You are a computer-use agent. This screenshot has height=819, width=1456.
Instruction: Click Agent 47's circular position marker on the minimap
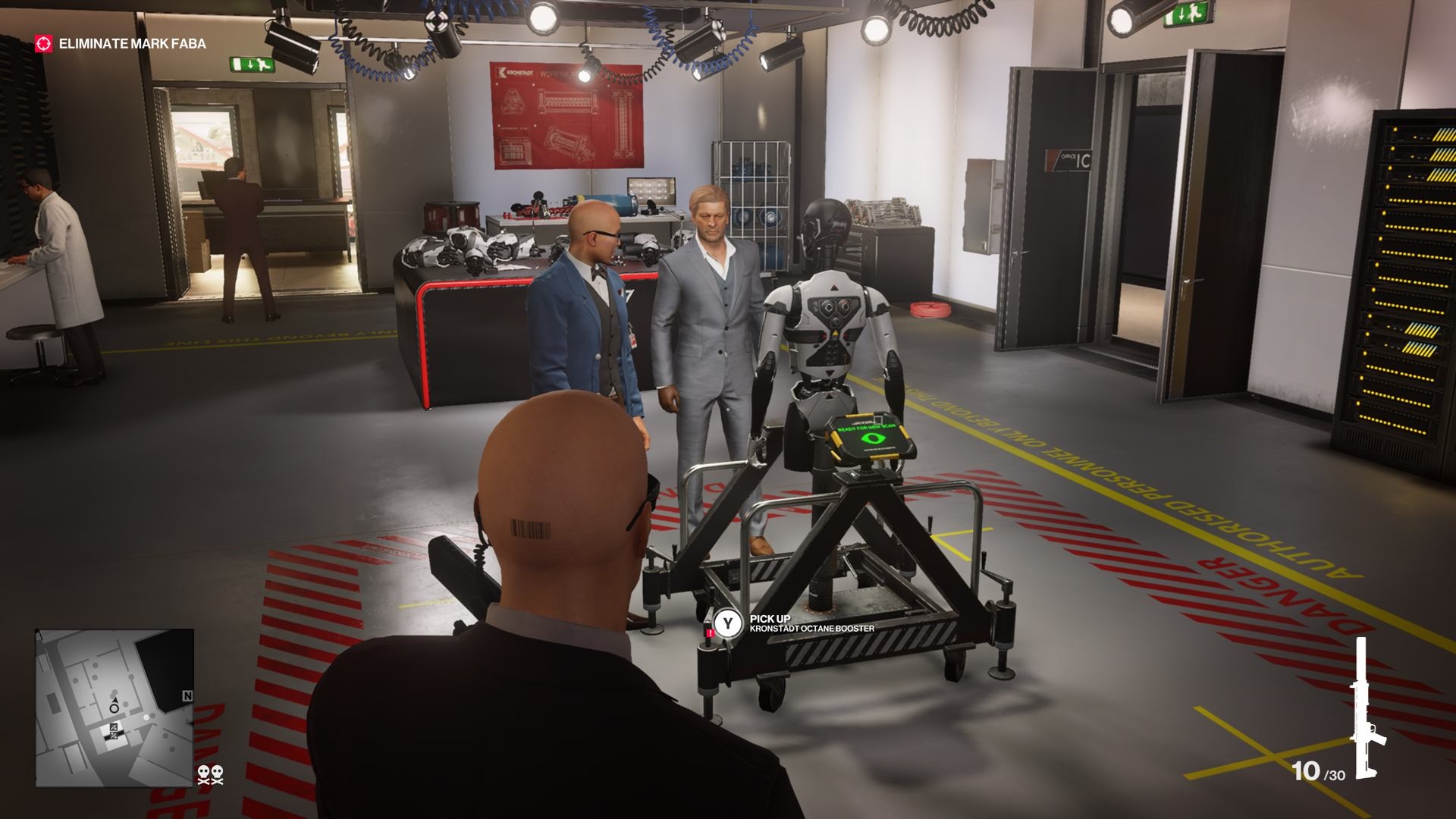(114, 709)
